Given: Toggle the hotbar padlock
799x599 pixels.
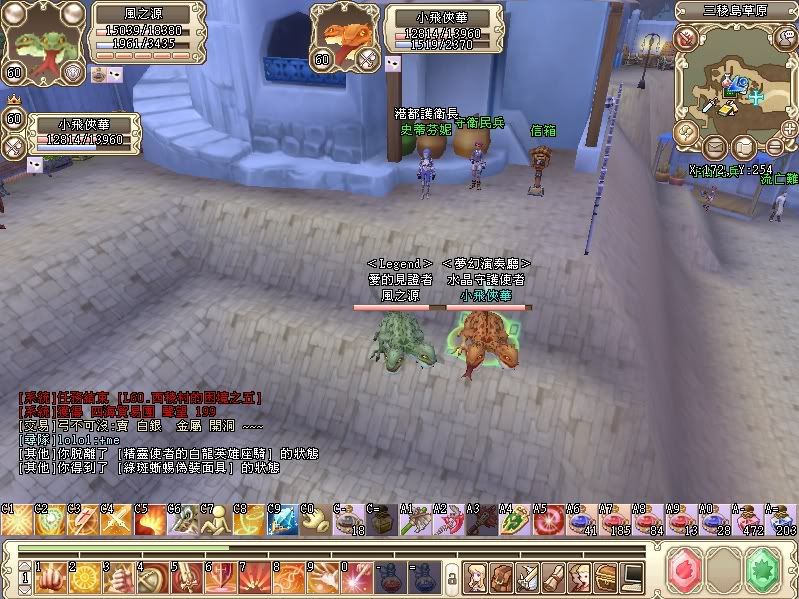Looking at the screenshot, I should [451, 578].
